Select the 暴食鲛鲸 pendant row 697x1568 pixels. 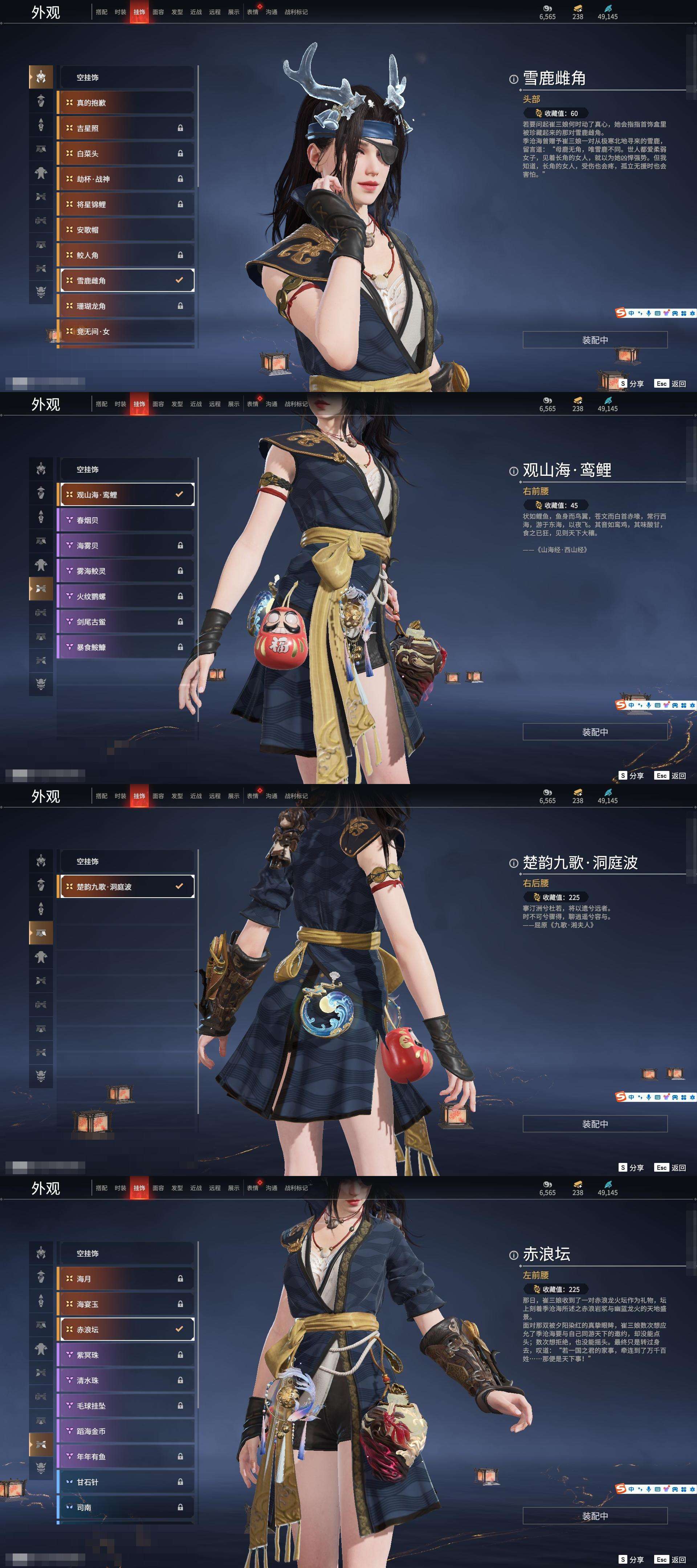point(125,647)
